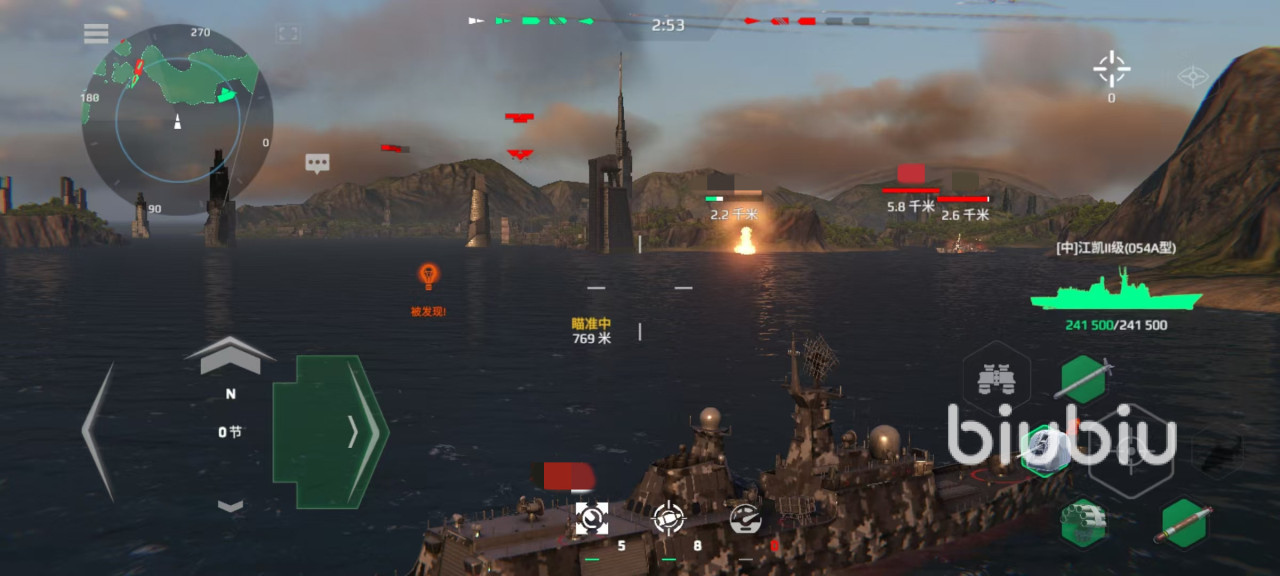Select the multi-tube rocket launcher weapon
Image resolution: width=1280 pixels, height=576 pixels.
tap(1083, 523)
